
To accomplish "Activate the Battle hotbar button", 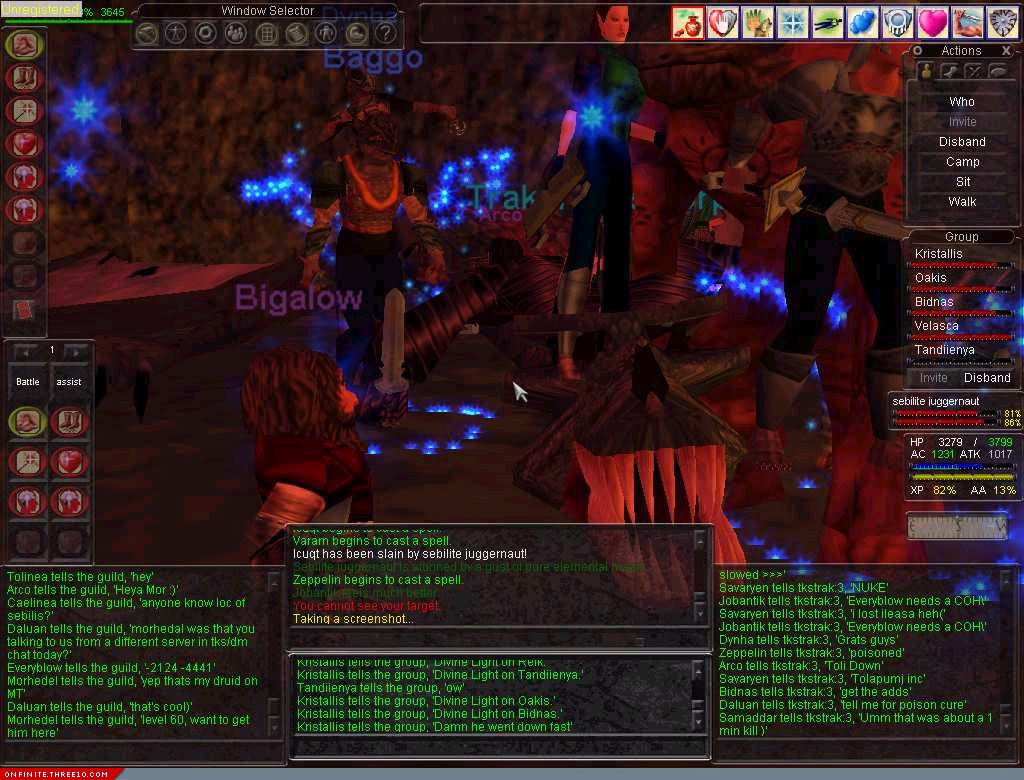I will tap(28, 382).
